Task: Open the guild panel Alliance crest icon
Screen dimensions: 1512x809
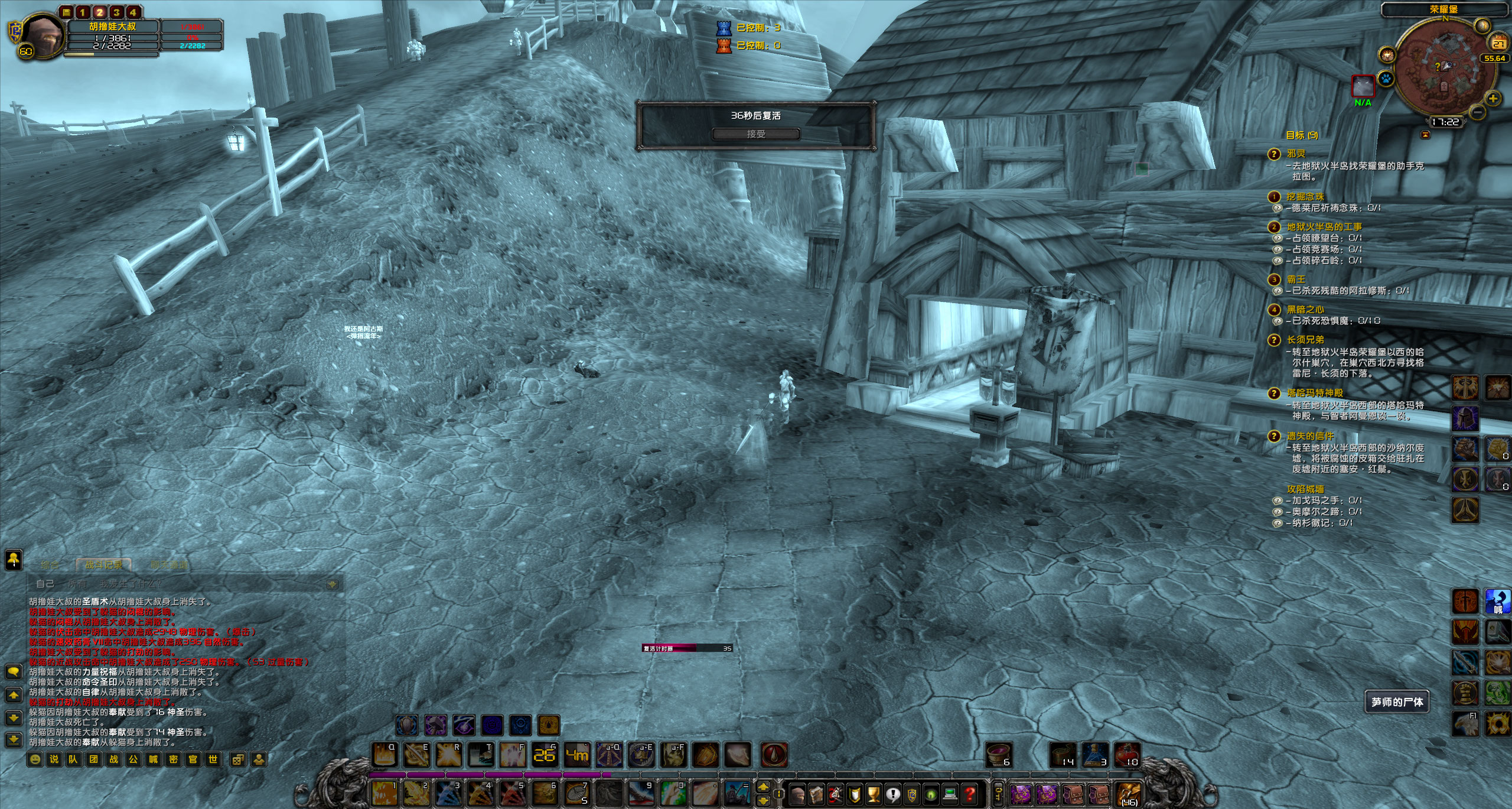Action: [913, 796]
